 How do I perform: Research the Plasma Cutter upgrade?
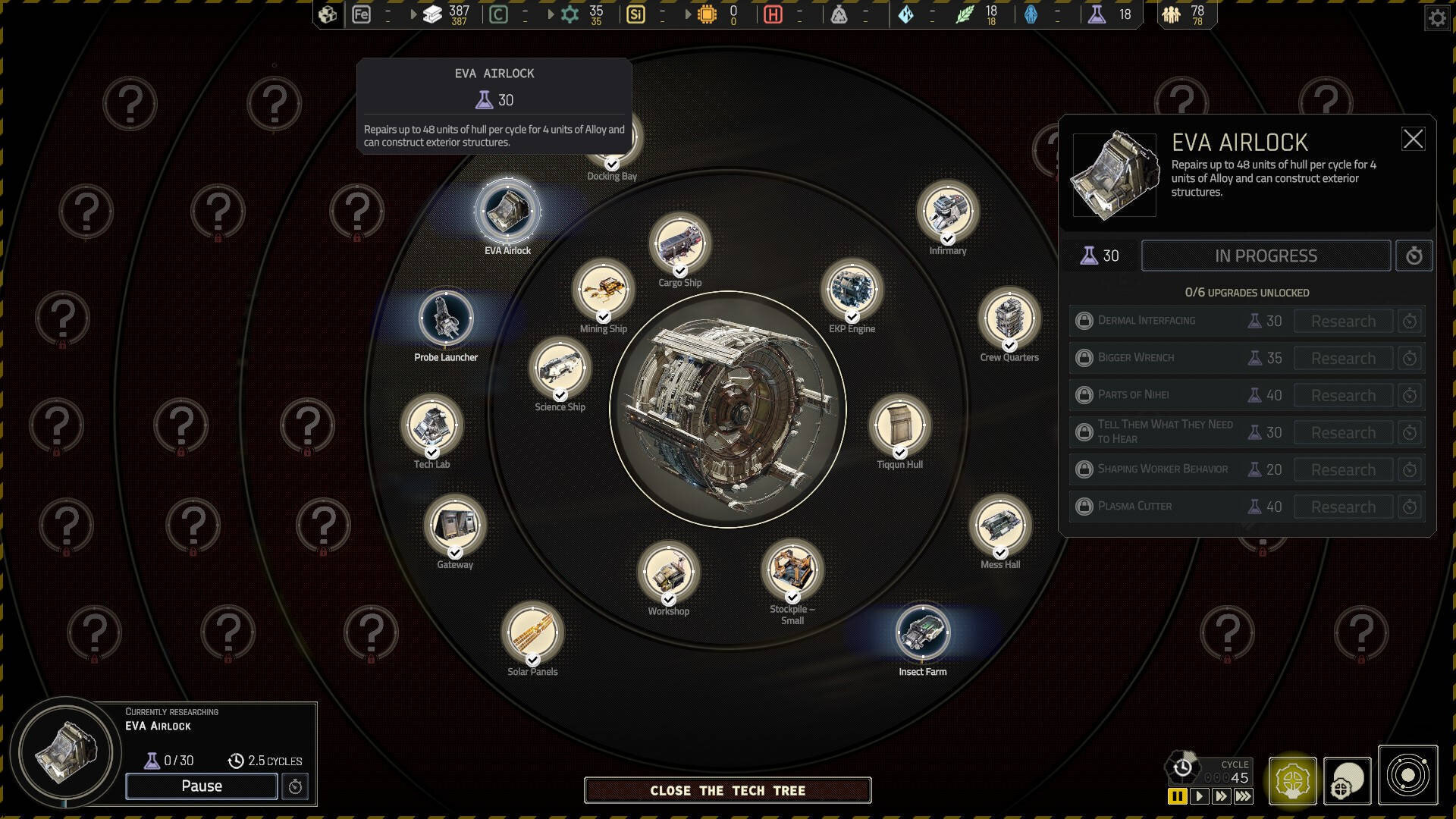pyautogui.click(x=1342, y=507)
